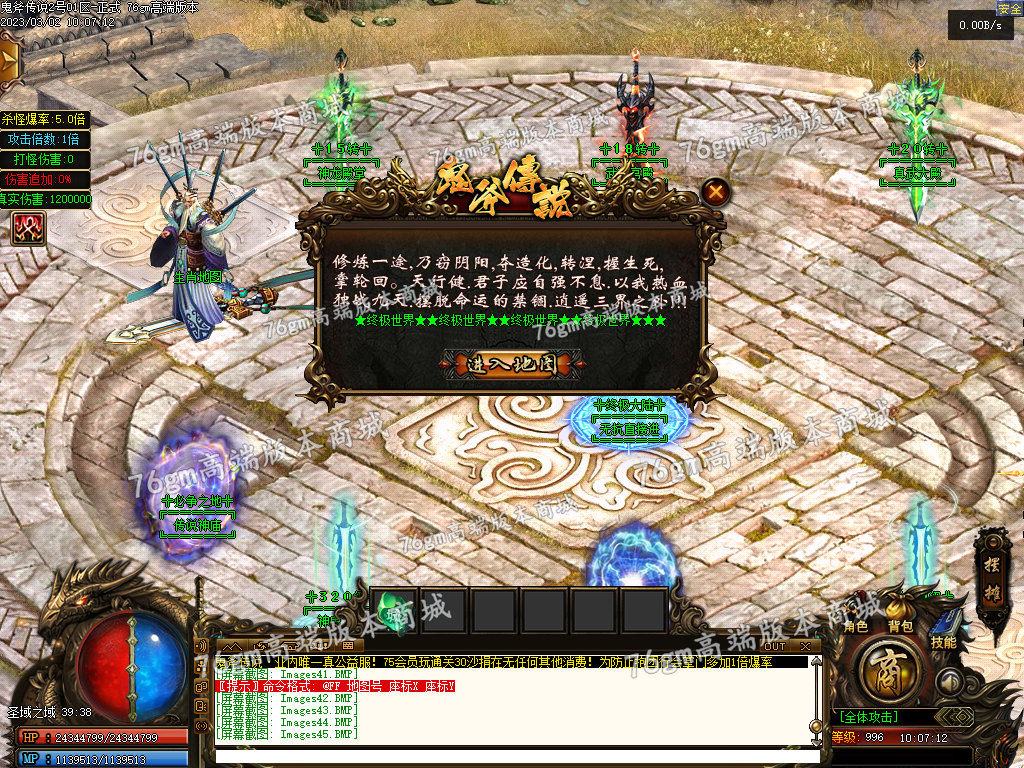This screenshot has height=768, width=1024.
Task: Open the 技能 skills book
Action: tap(944, 634)
